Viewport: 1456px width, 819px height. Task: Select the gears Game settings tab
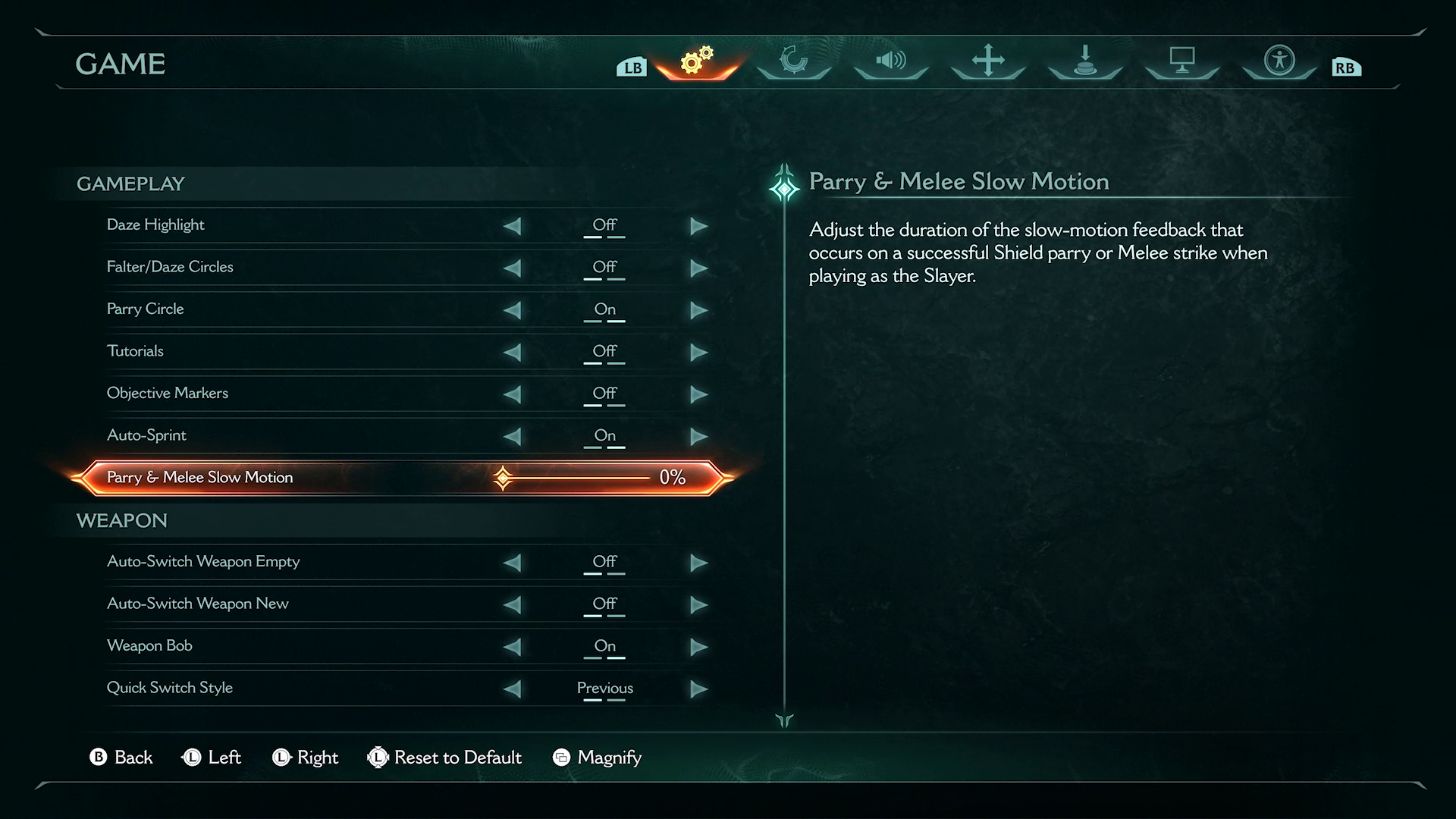(697, 61)
